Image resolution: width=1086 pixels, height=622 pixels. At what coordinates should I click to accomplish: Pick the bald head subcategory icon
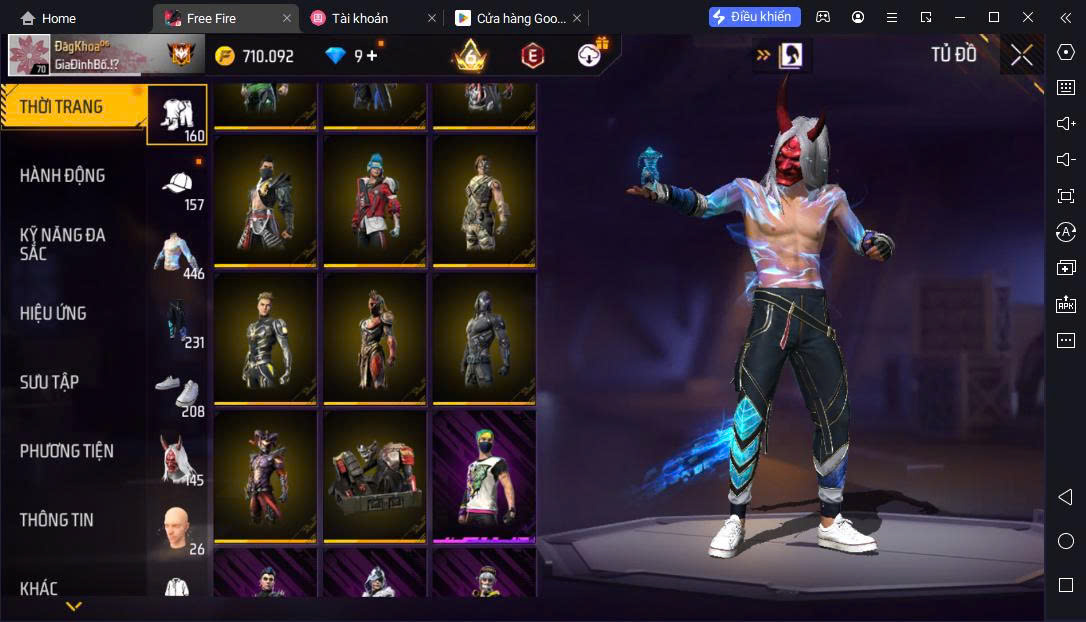178,528
